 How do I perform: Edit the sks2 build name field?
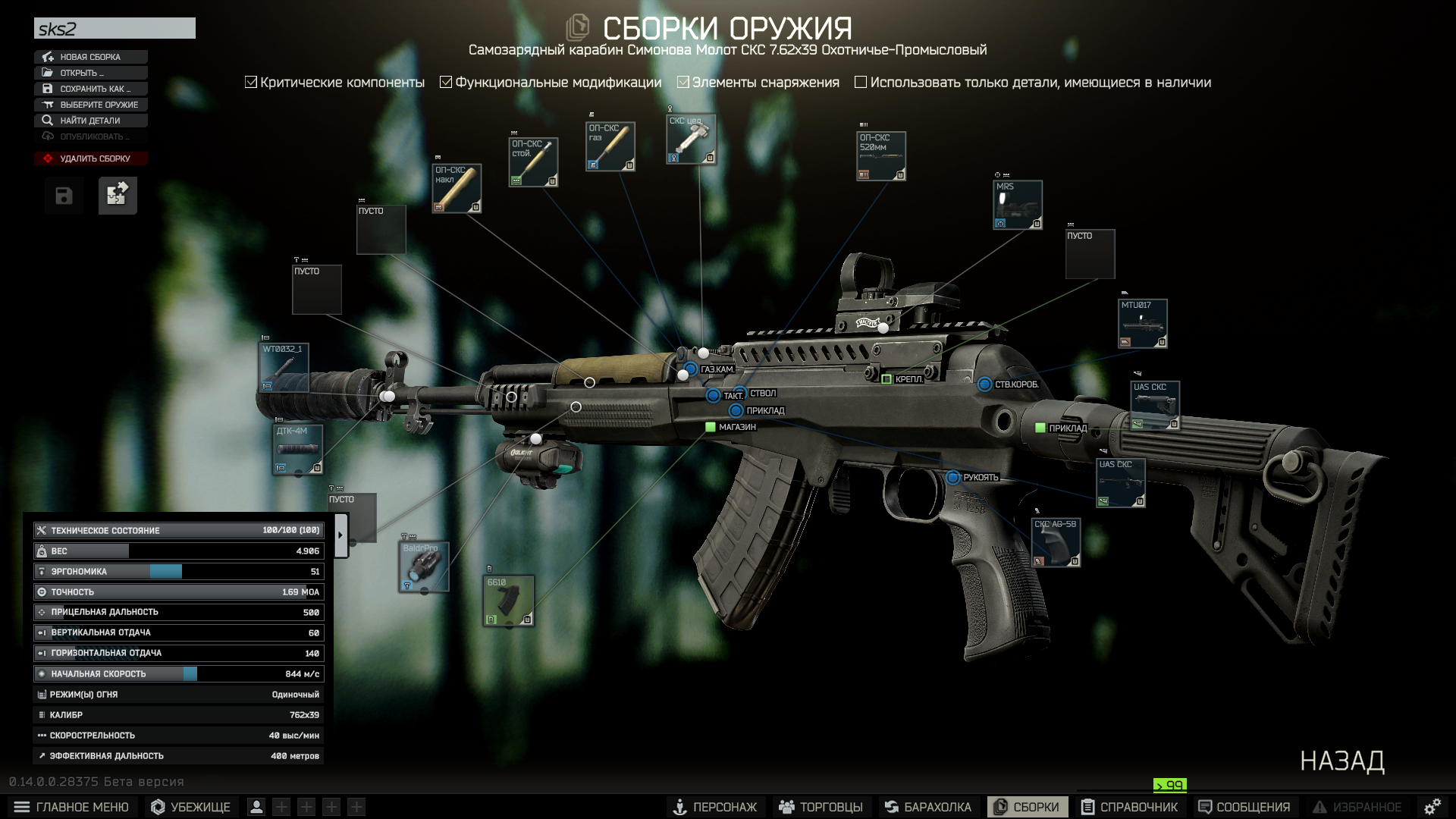point(115,29)
